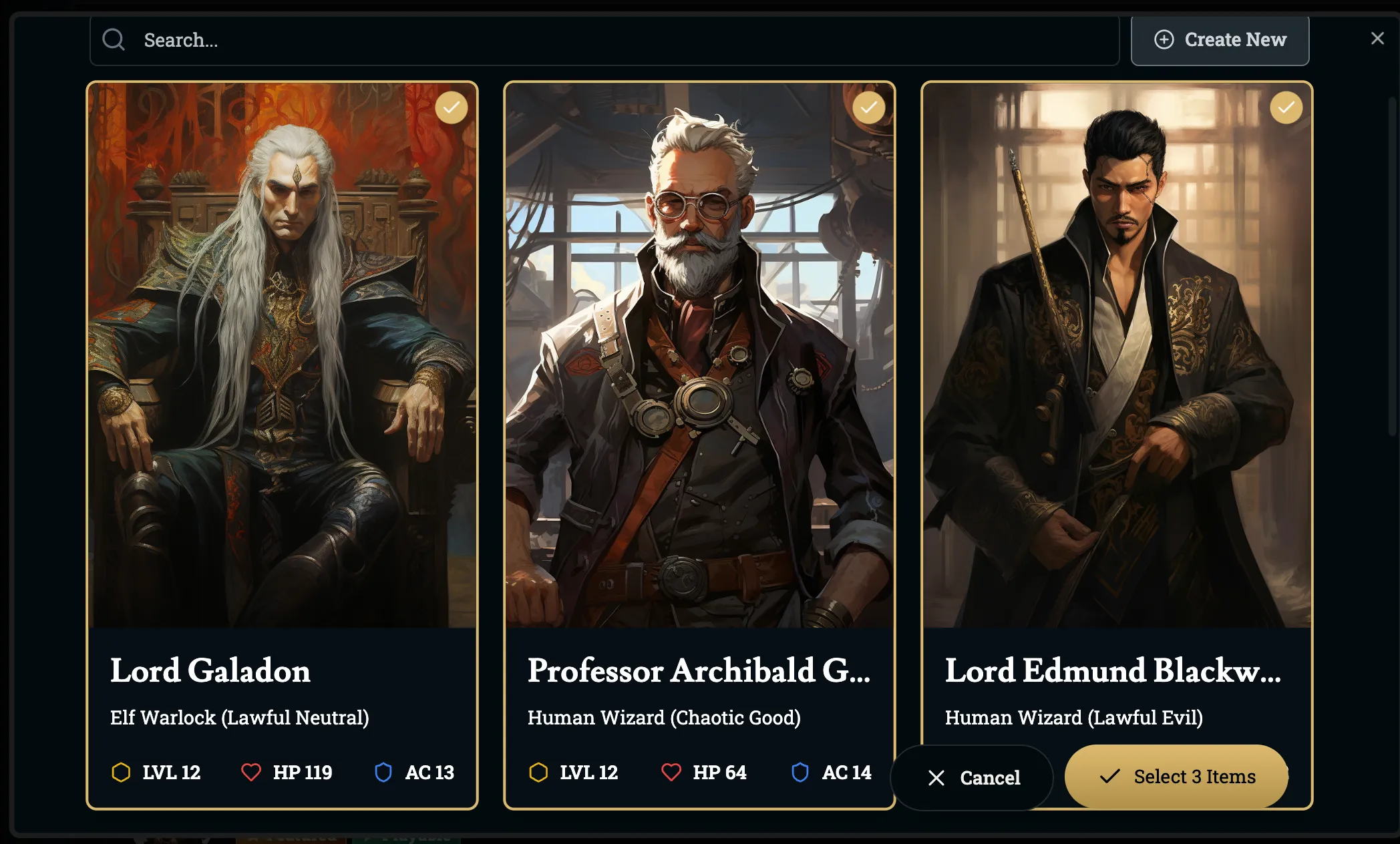
Task: Toggle the checkmark on Professor Archibald's card
Action: pyautogui.click(x=868, y=108)
